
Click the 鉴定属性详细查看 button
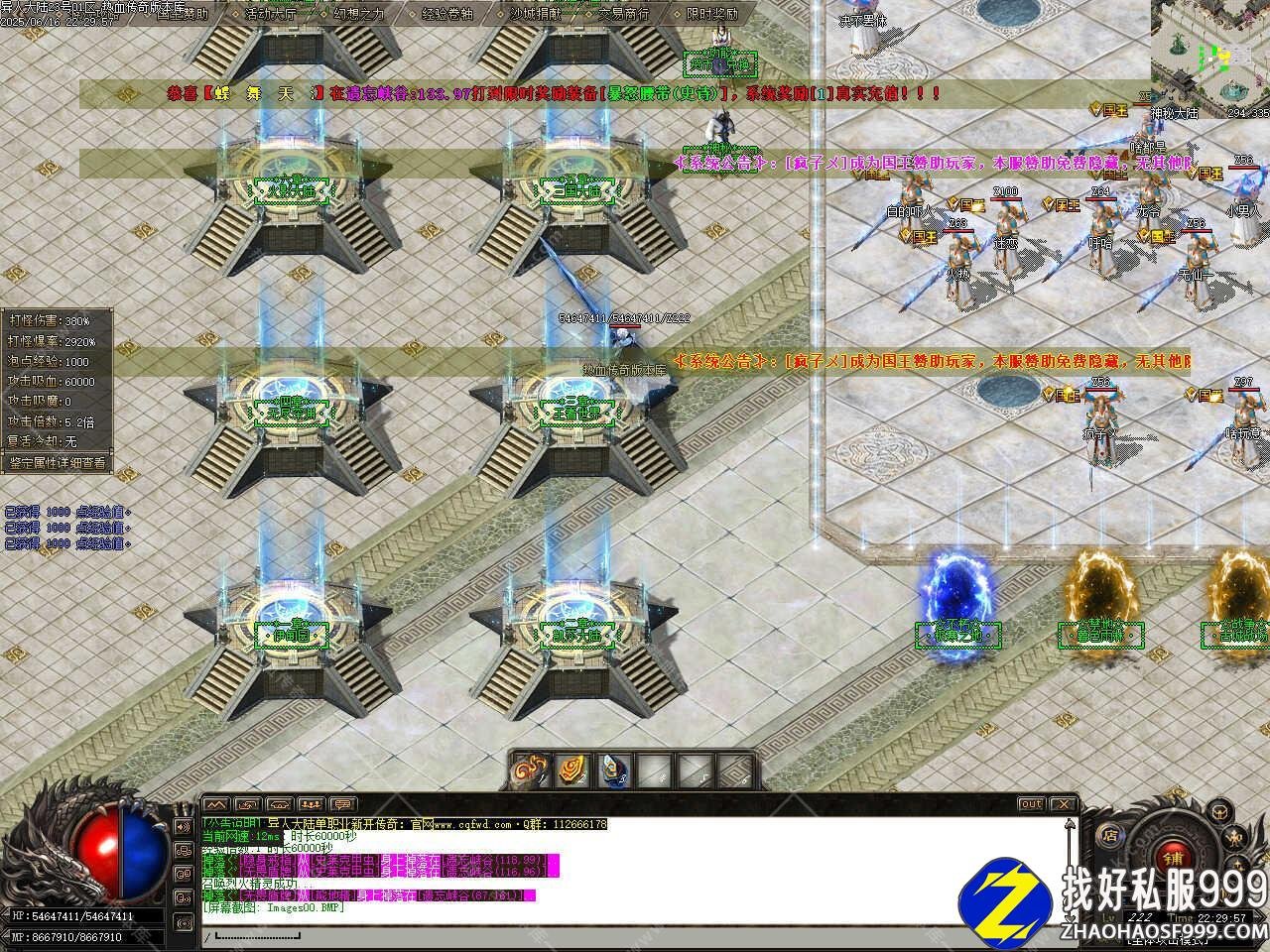pyautogui.click(x=58, y=462)
